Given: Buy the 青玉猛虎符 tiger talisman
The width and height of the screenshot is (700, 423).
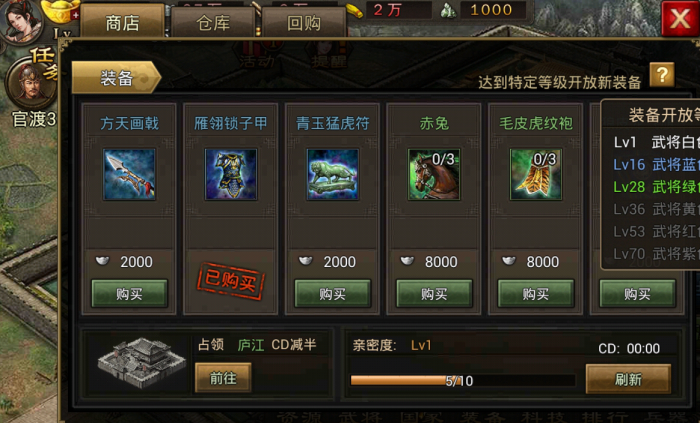Looking at the screenshot, I should (332, 294).
